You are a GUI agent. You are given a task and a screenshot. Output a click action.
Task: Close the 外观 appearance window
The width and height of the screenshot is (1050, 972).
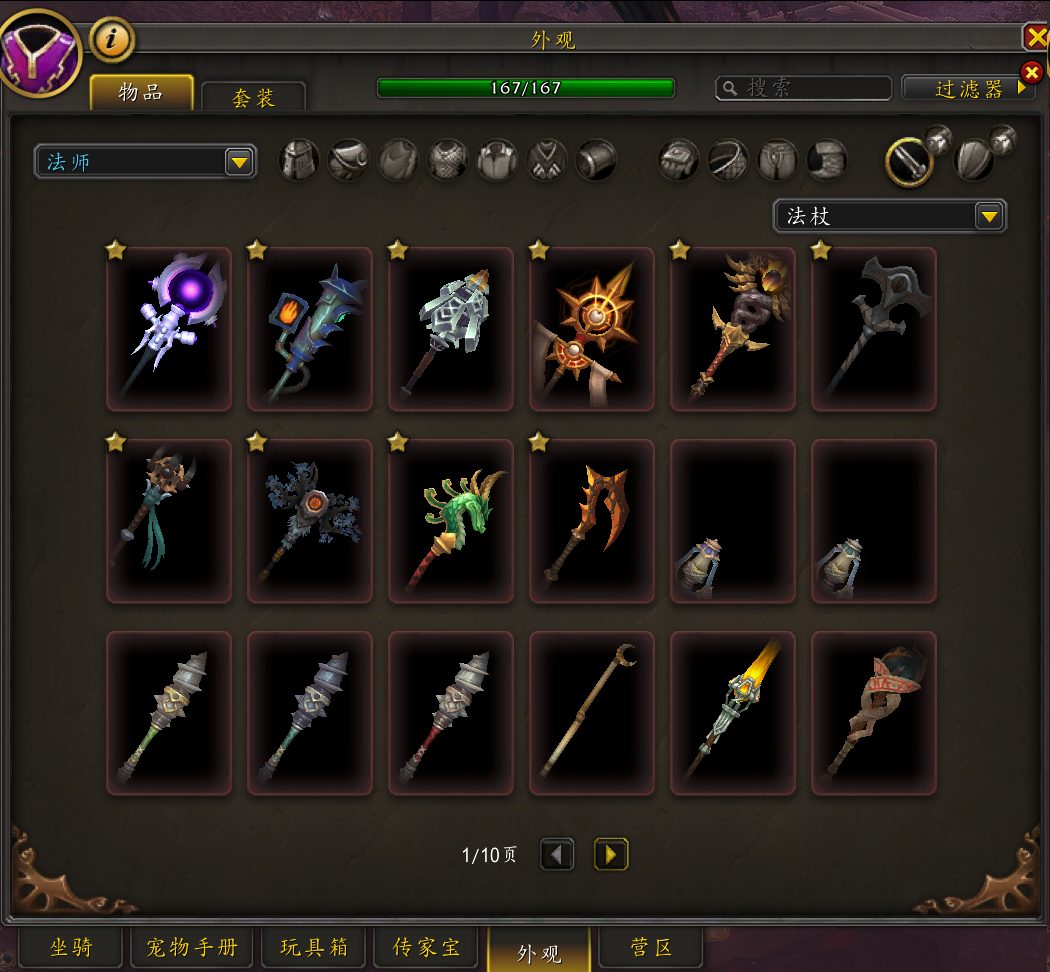point(1036,38)
